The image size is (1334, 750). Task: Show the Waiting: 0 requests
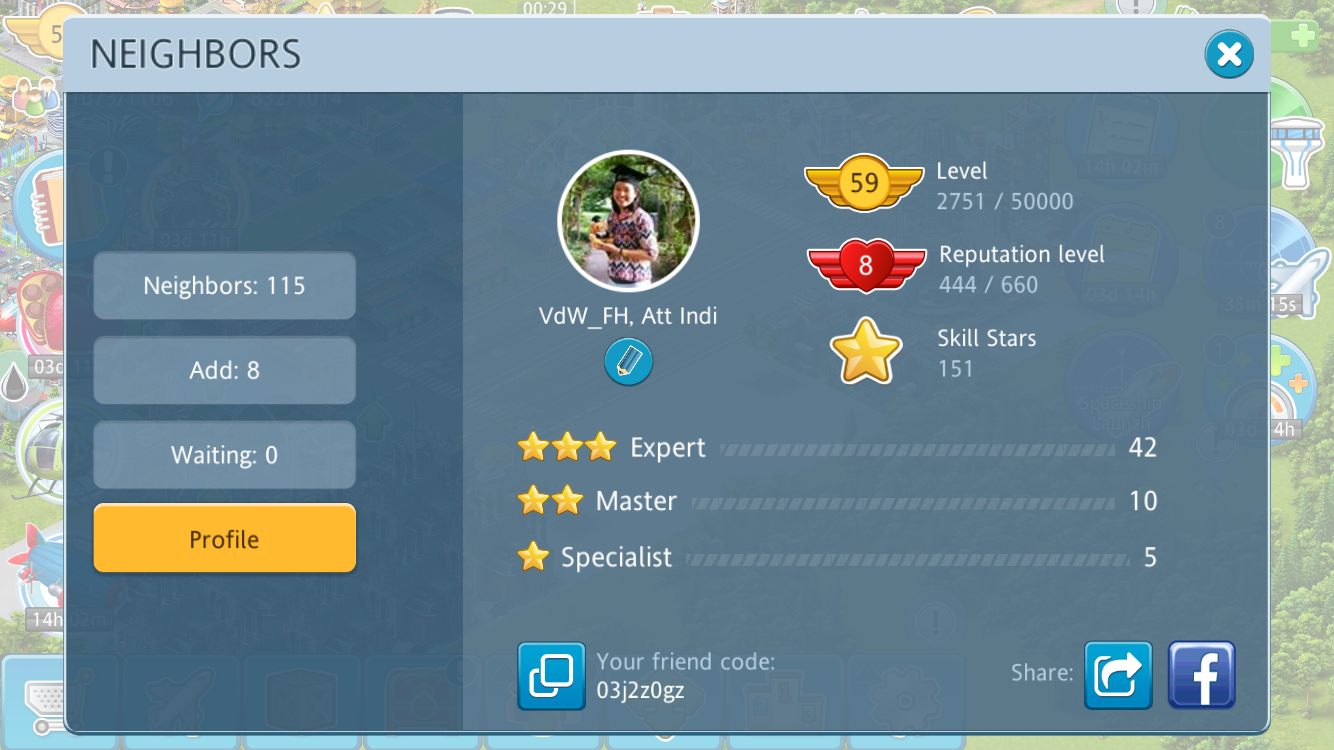click(224, 455)
